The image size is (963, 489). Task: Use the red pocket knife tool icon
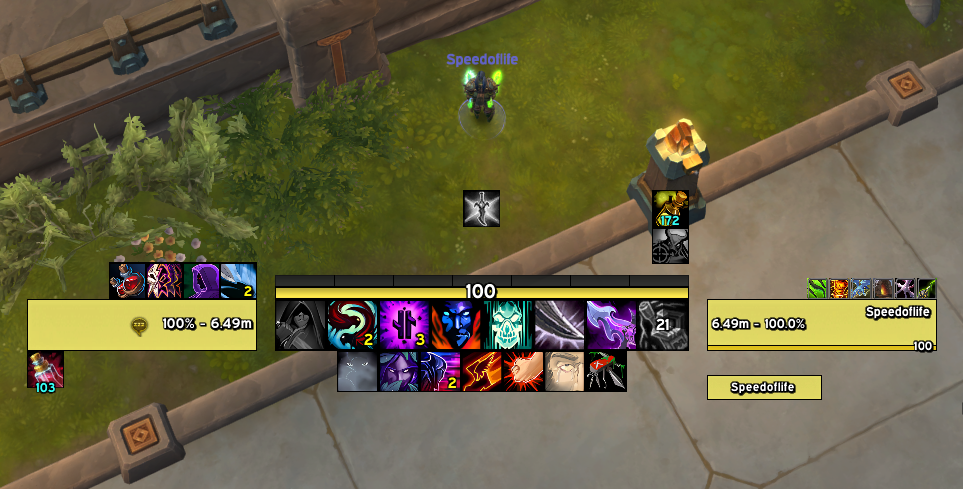[606, 371]
